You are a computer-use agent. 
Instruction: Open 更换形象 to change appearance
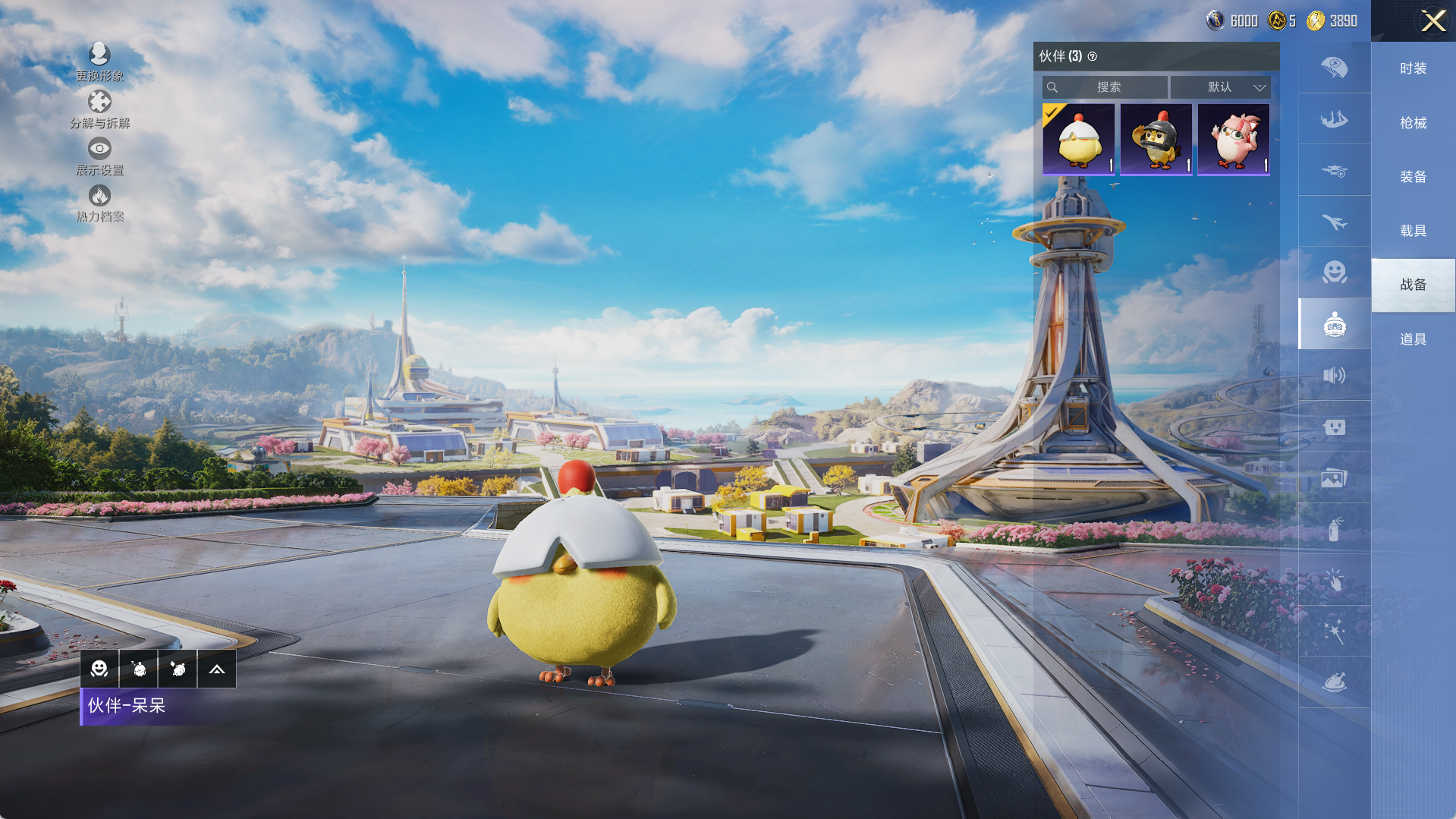coord(99,62)
